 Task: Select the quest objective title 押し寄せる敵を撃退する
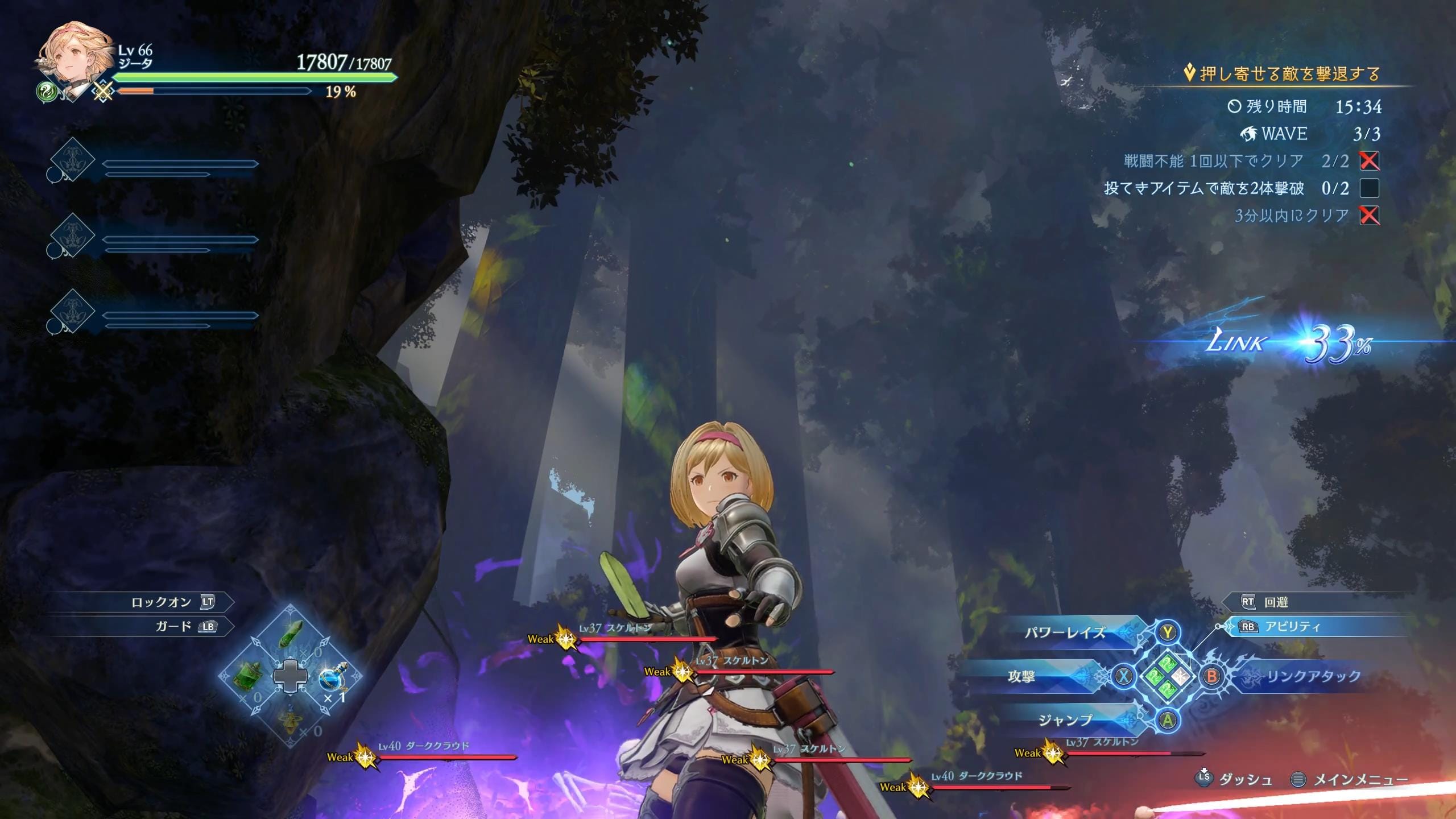coord(1289,74)
